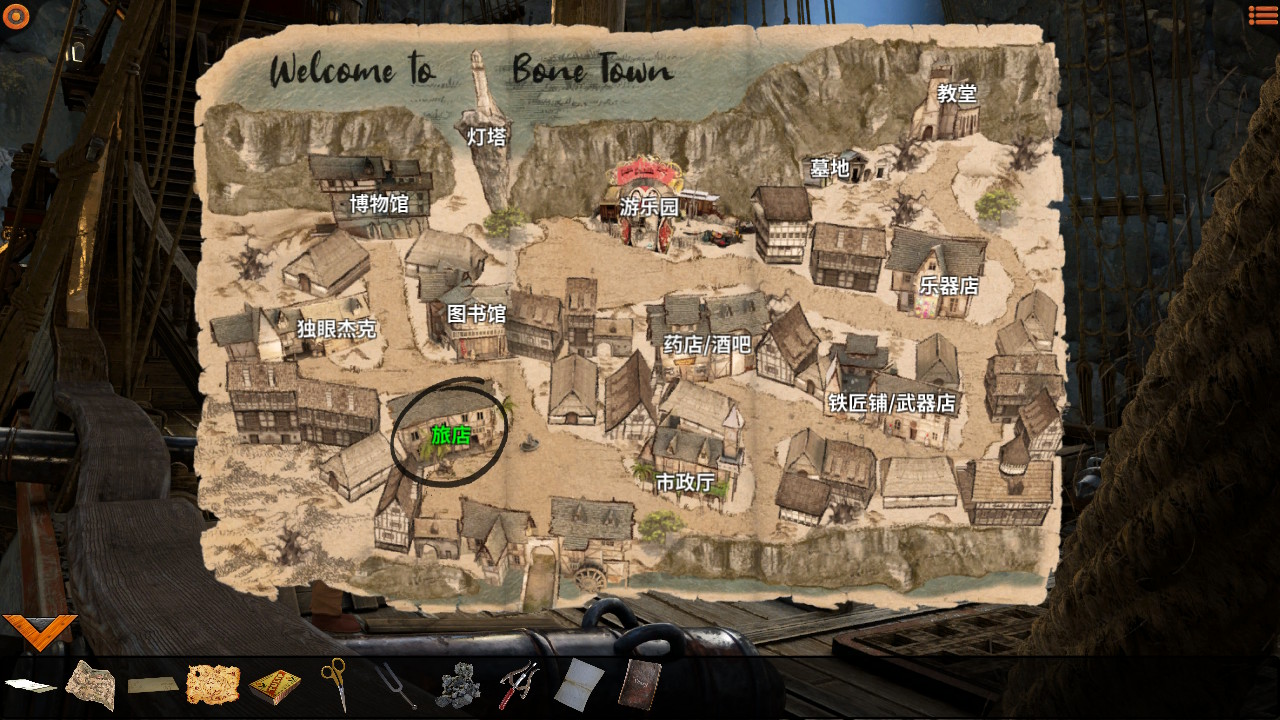Image resolution: width=1280 pixels, height=720 pixels.
Task: Choose the 墓地 graveyard on the map
Action: click(x=829, y=168)
